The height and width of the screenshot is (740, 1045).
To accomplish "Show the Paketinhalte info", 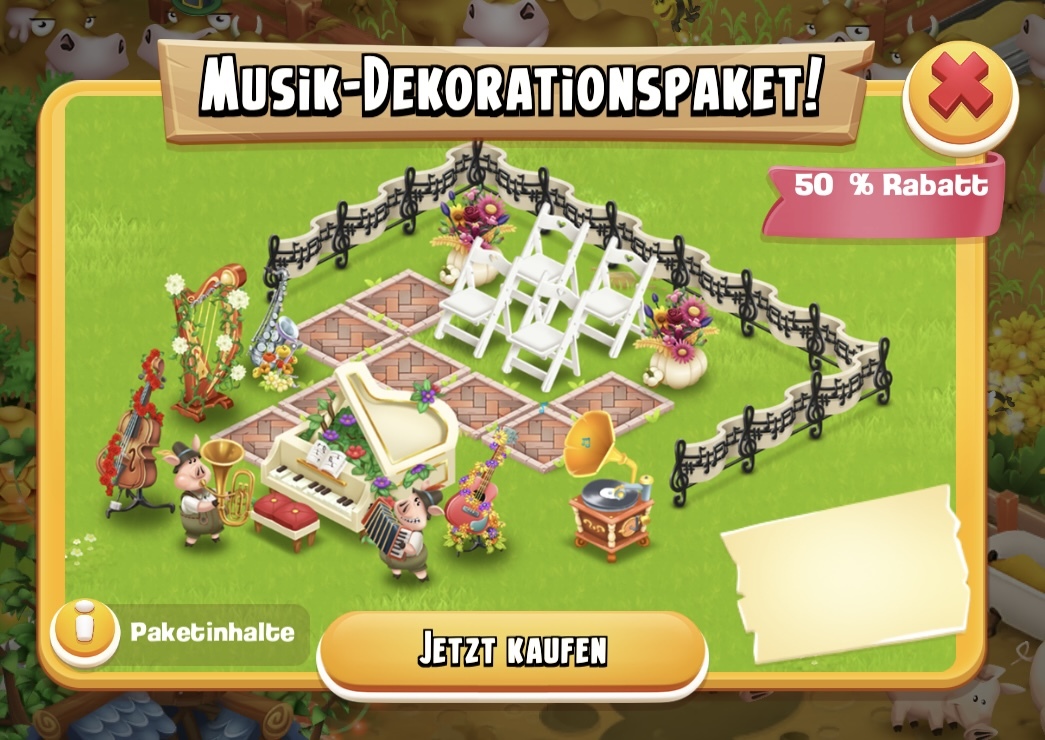I will click(85, 633).
